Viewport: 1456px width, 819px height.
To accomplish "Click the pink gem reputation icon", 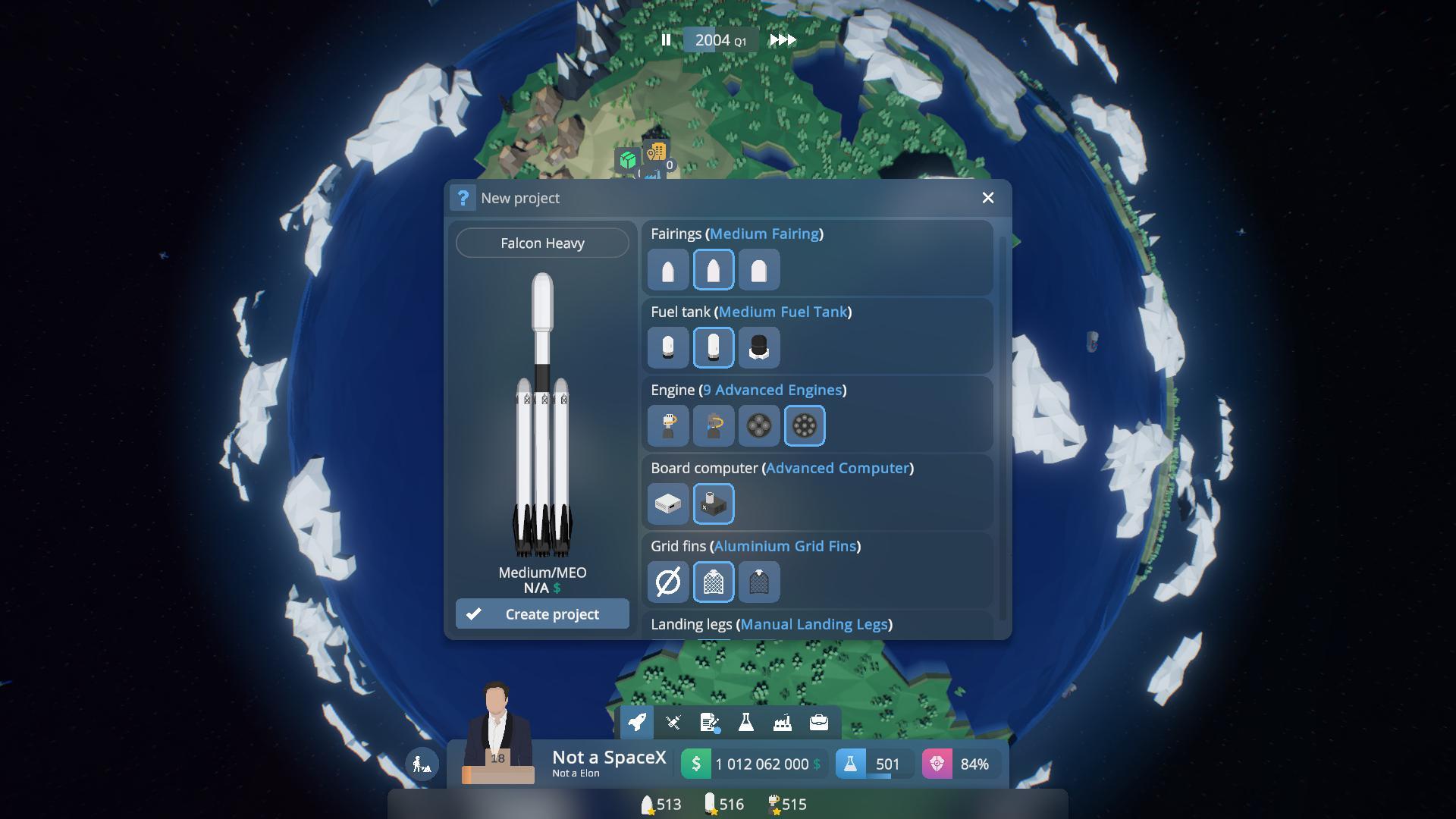I will coord(938,764).
